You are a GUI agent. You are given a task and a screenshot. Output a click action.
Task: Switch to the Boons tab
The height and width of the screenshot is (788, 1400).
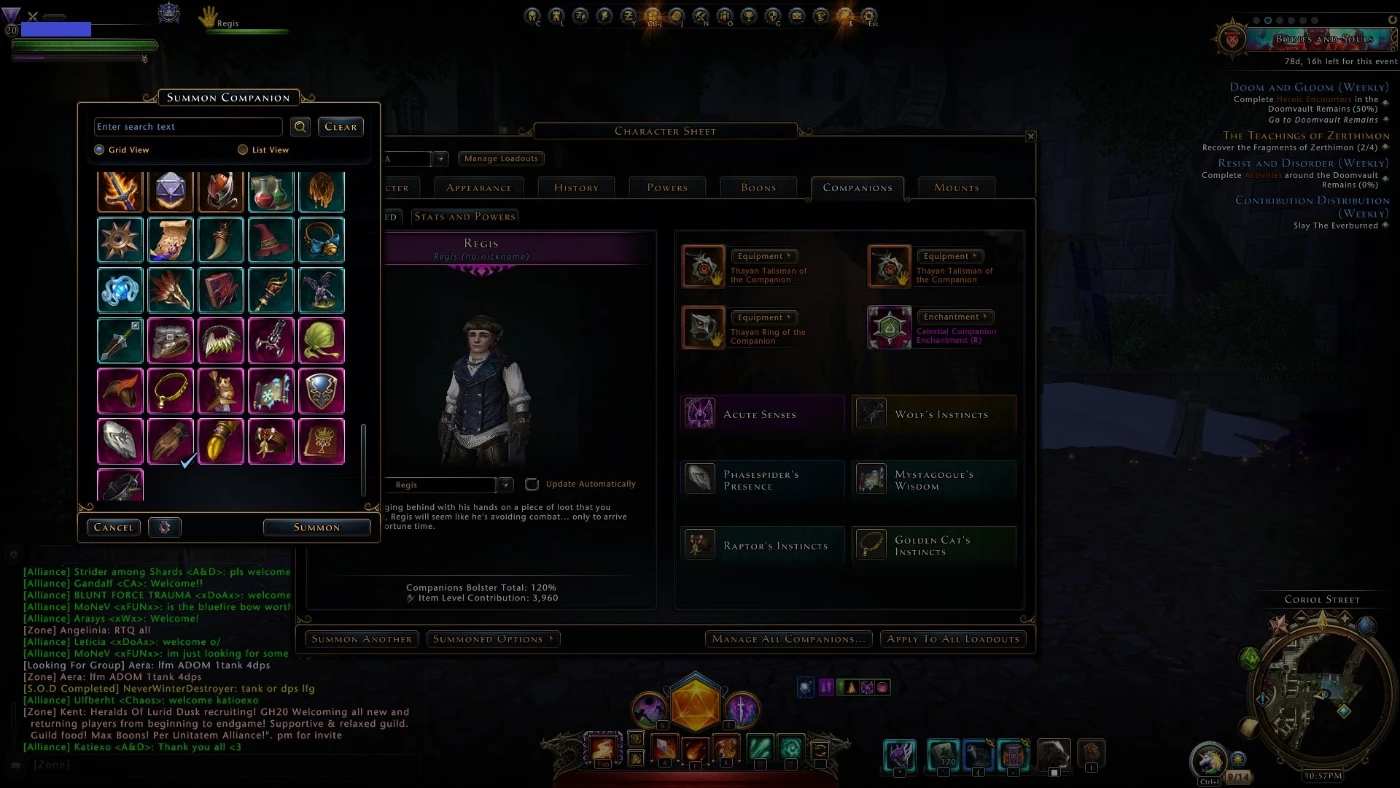tap(759, 187)
